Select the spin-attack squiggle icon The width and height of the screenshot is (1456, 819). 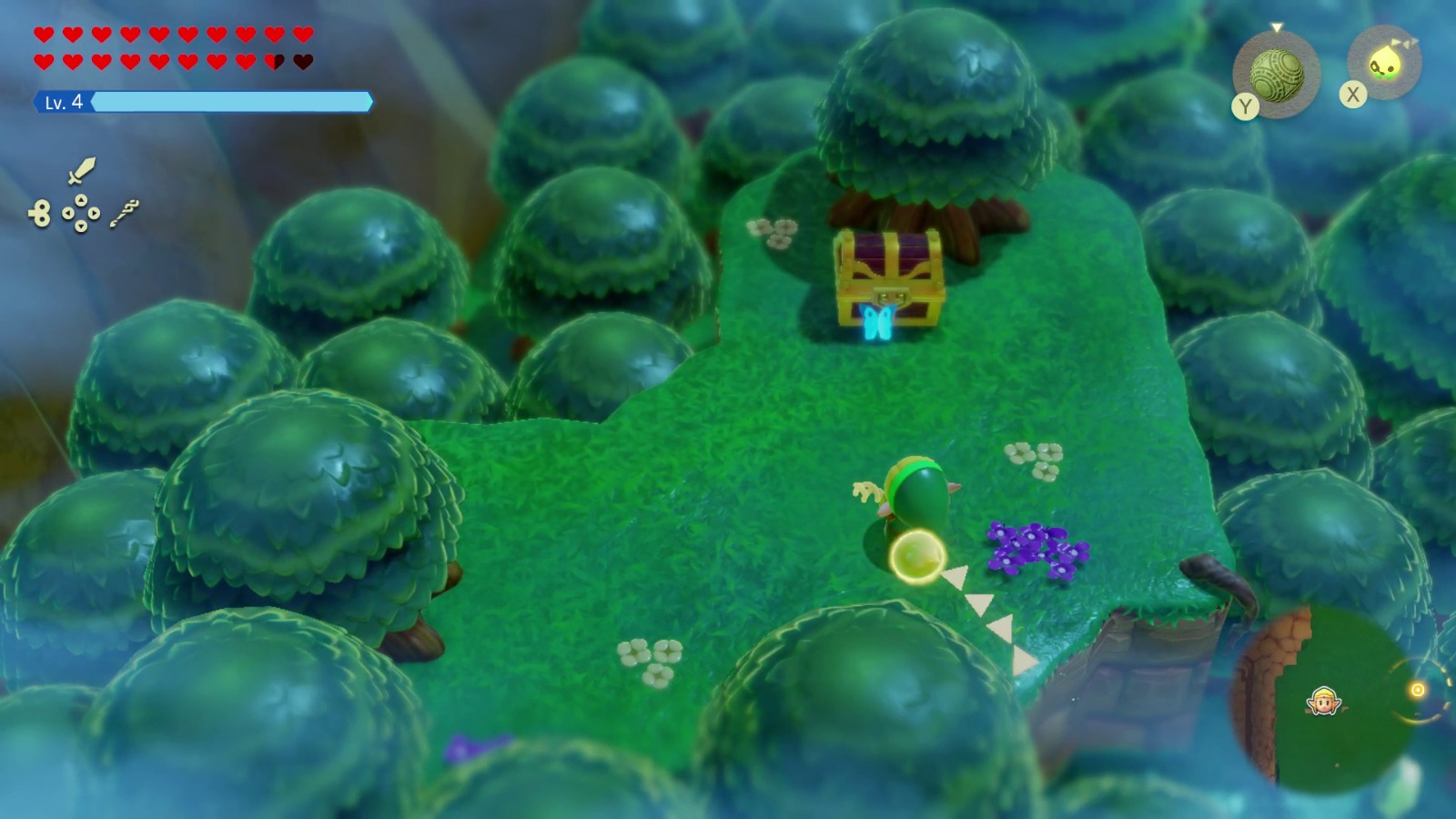click(125, 212)
